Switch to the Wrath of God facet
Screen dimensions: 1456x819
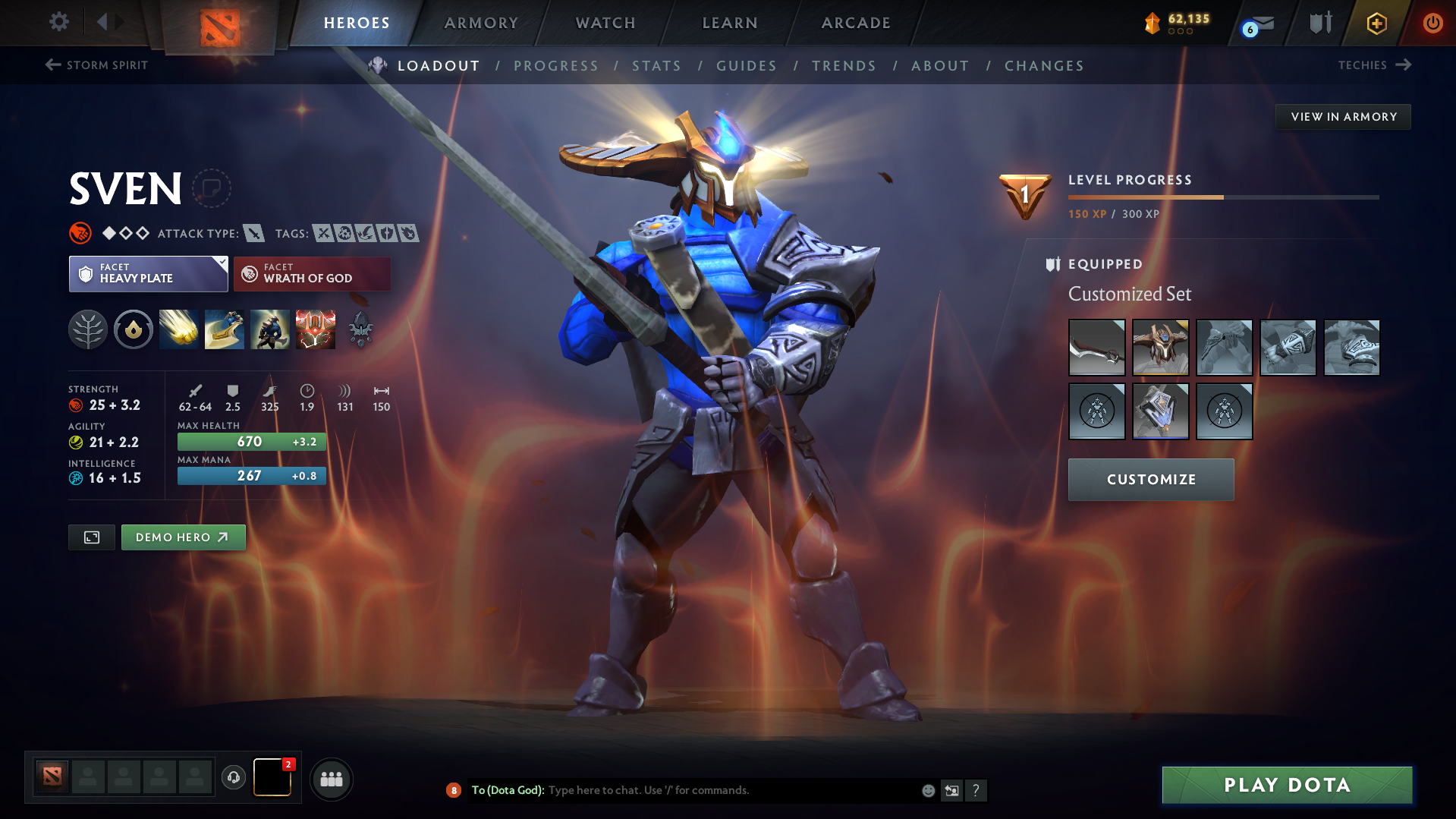pos(312,273)
